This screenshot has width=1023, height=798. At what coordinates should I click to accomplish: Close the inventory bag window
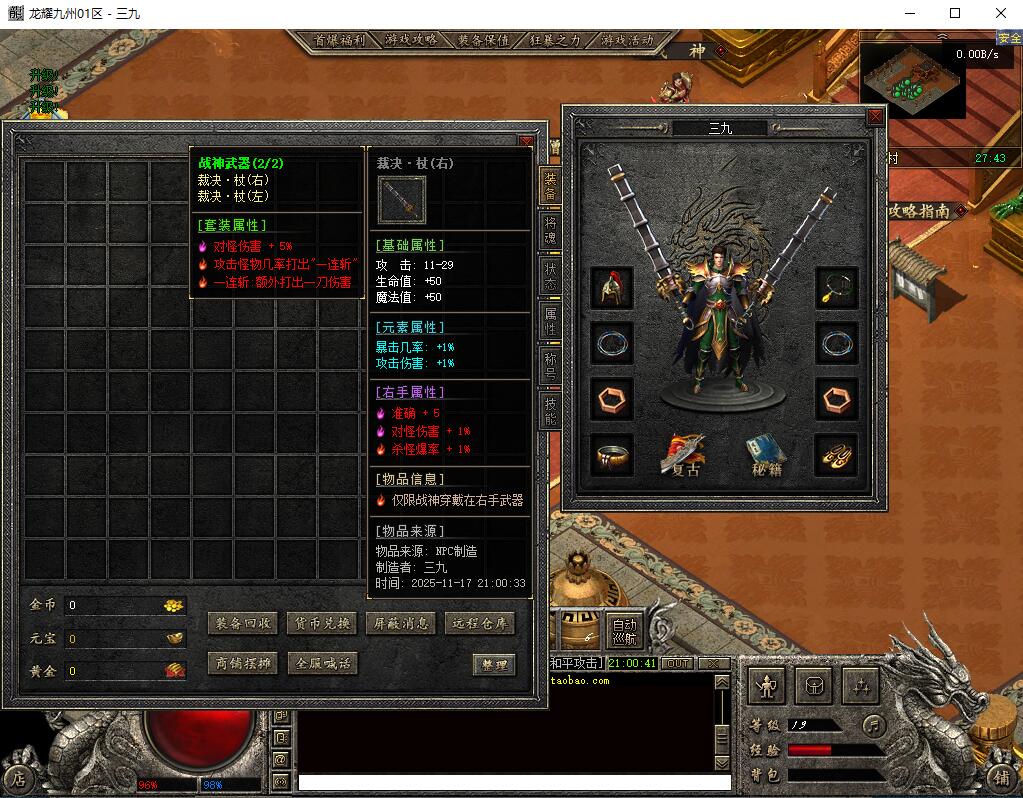[x=526, y=143]
